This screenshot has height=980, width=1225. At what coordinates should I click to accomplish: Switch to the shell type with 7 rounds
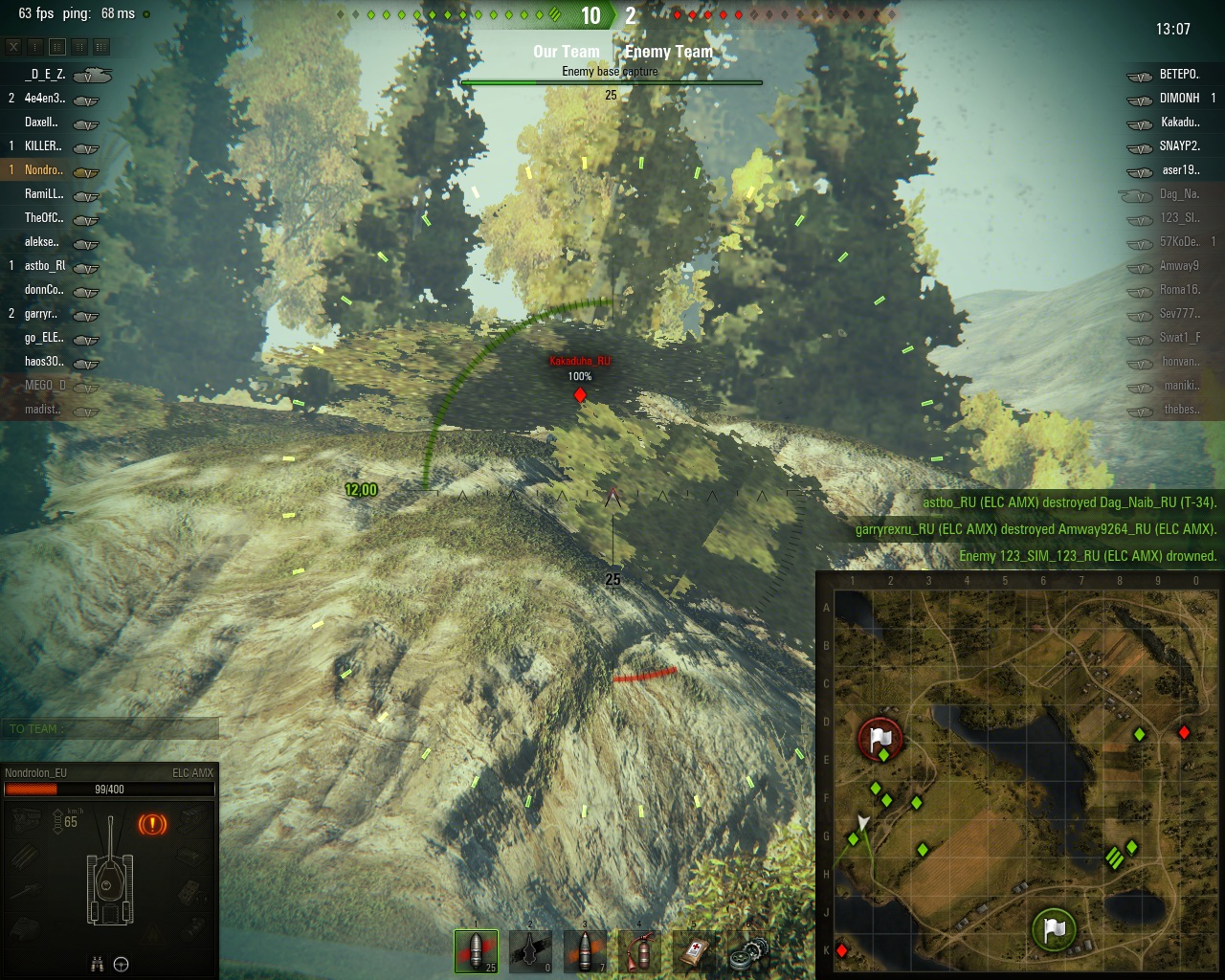pos(585,950)
